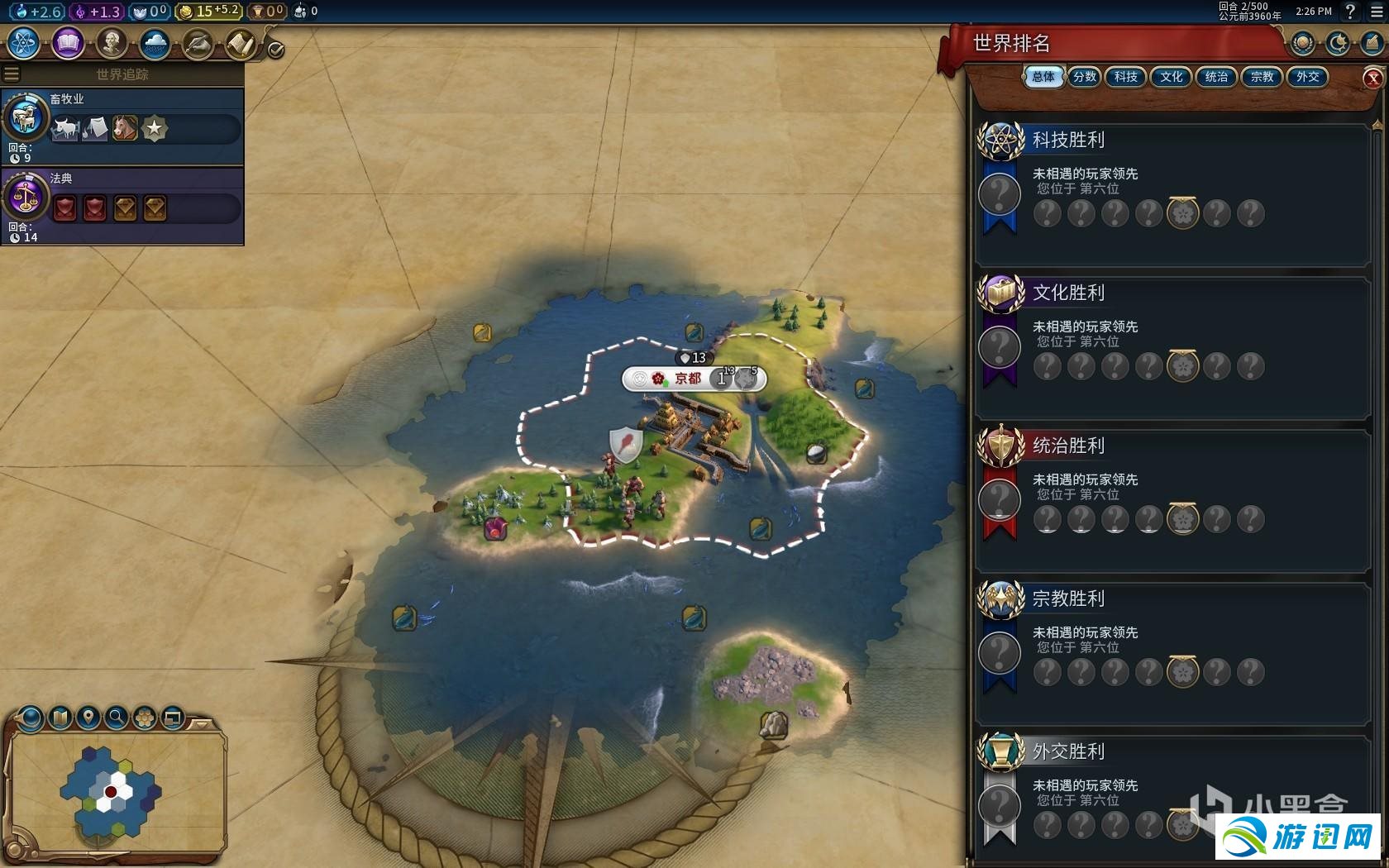This screenshot has height=868, width=1389.
Task: Open the climate rain cloud screen
Action: click(155, 42)
